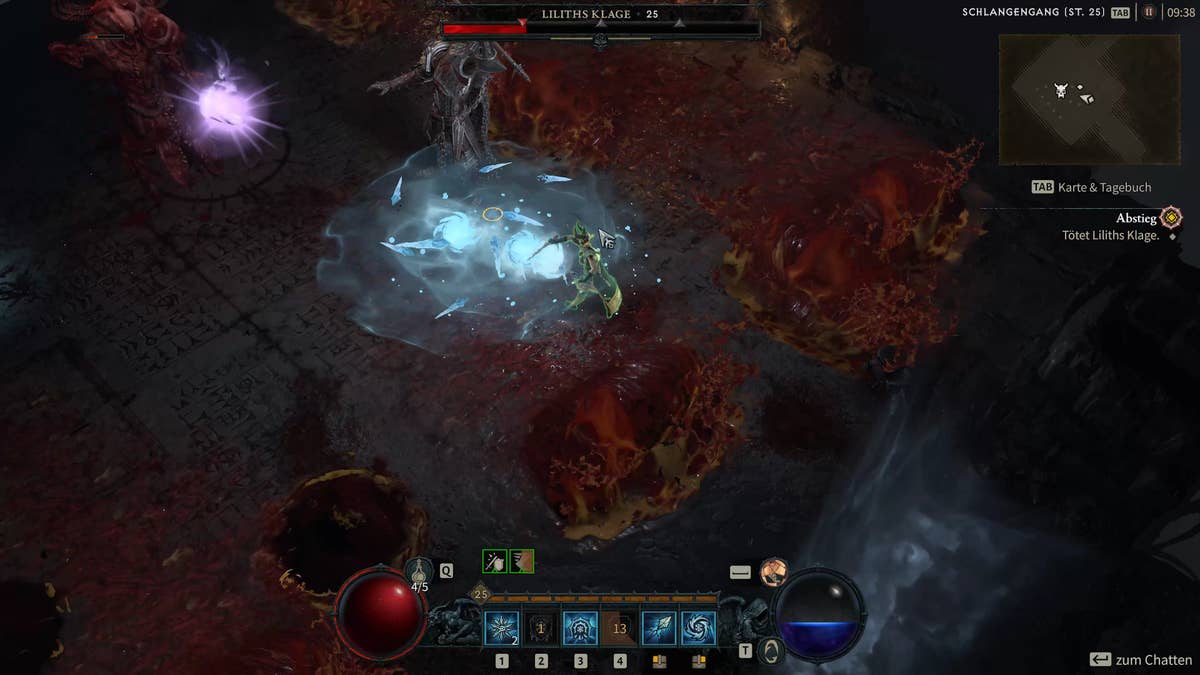Click the boss skull marker on minimap
The height and width of the screenshot is (675, 1200).
(1061, 91)
